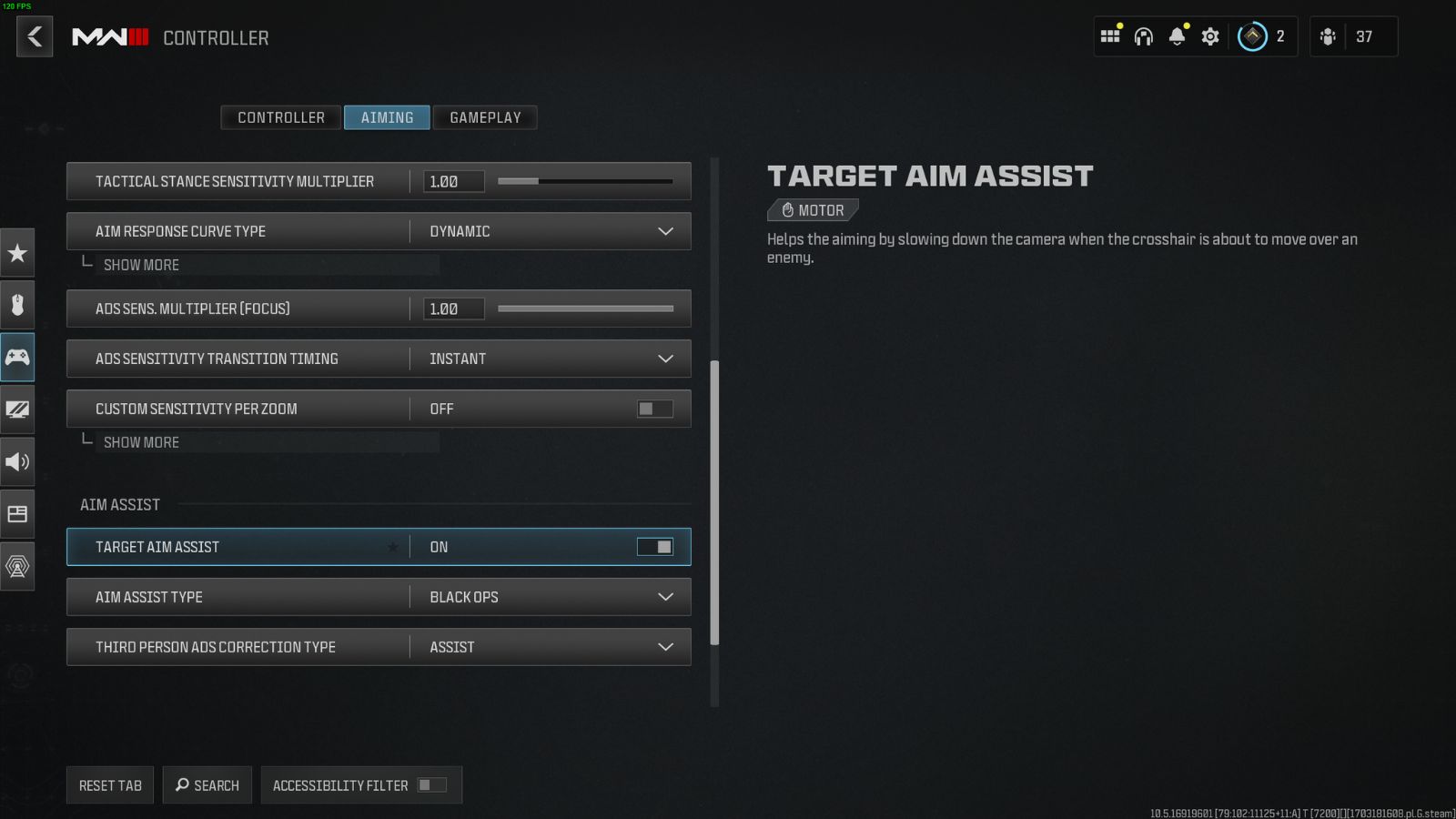
Task: Adjust the ADS Sens. Multiplier slider
Action: (x=587, y=308)
